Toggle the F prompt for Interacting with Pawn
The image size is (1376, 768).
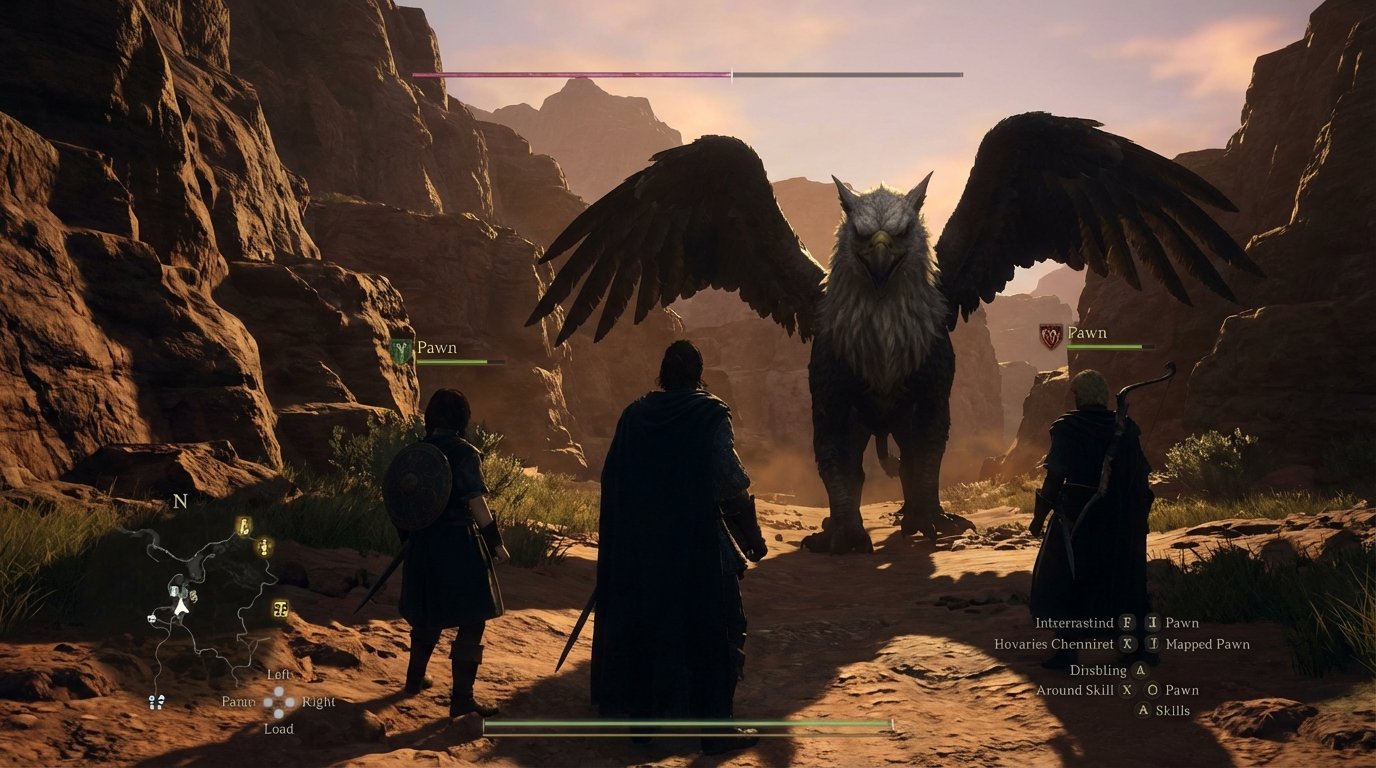pos(1126,623)
